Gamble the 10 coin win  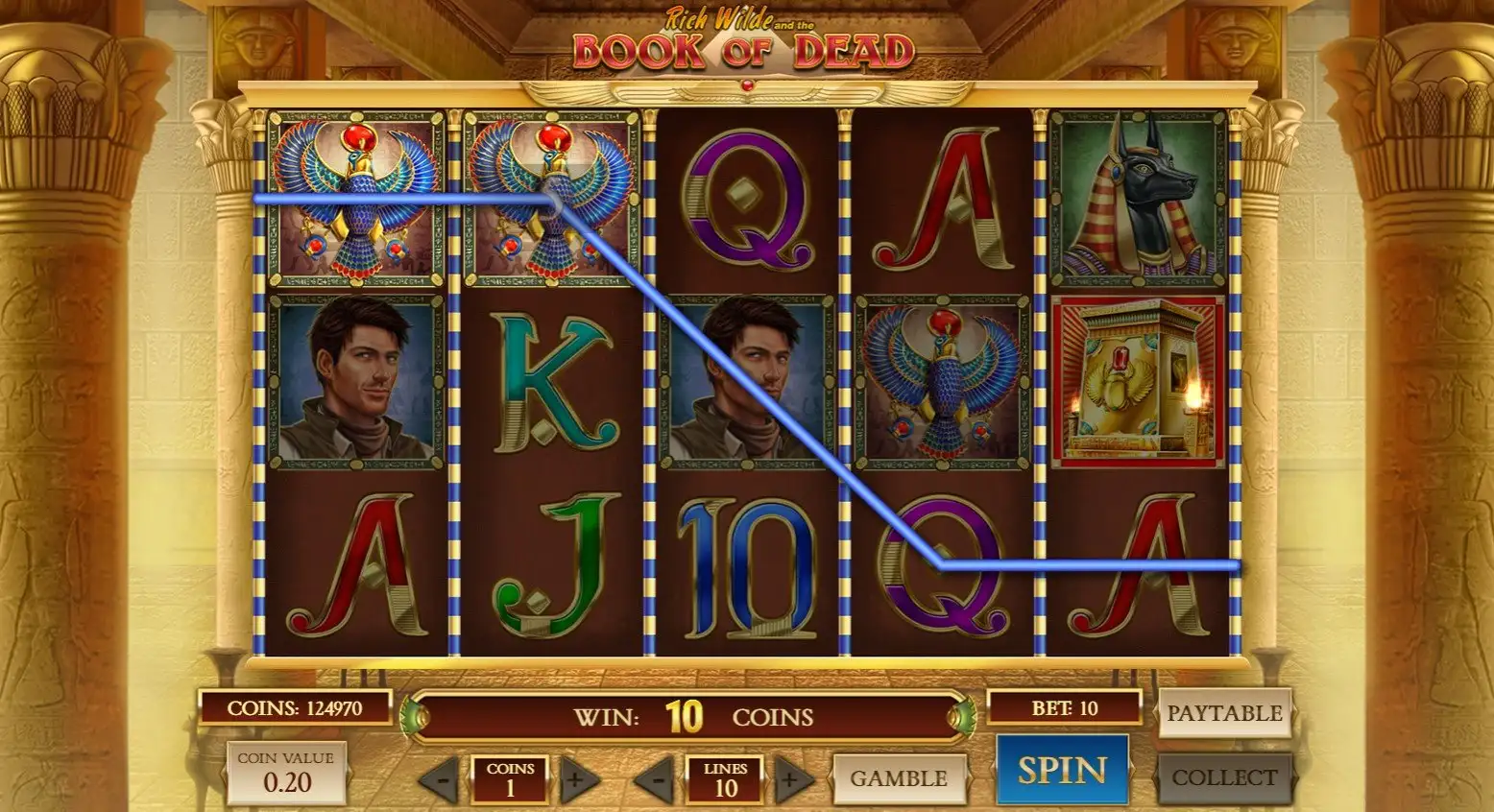tap(898, 778)
